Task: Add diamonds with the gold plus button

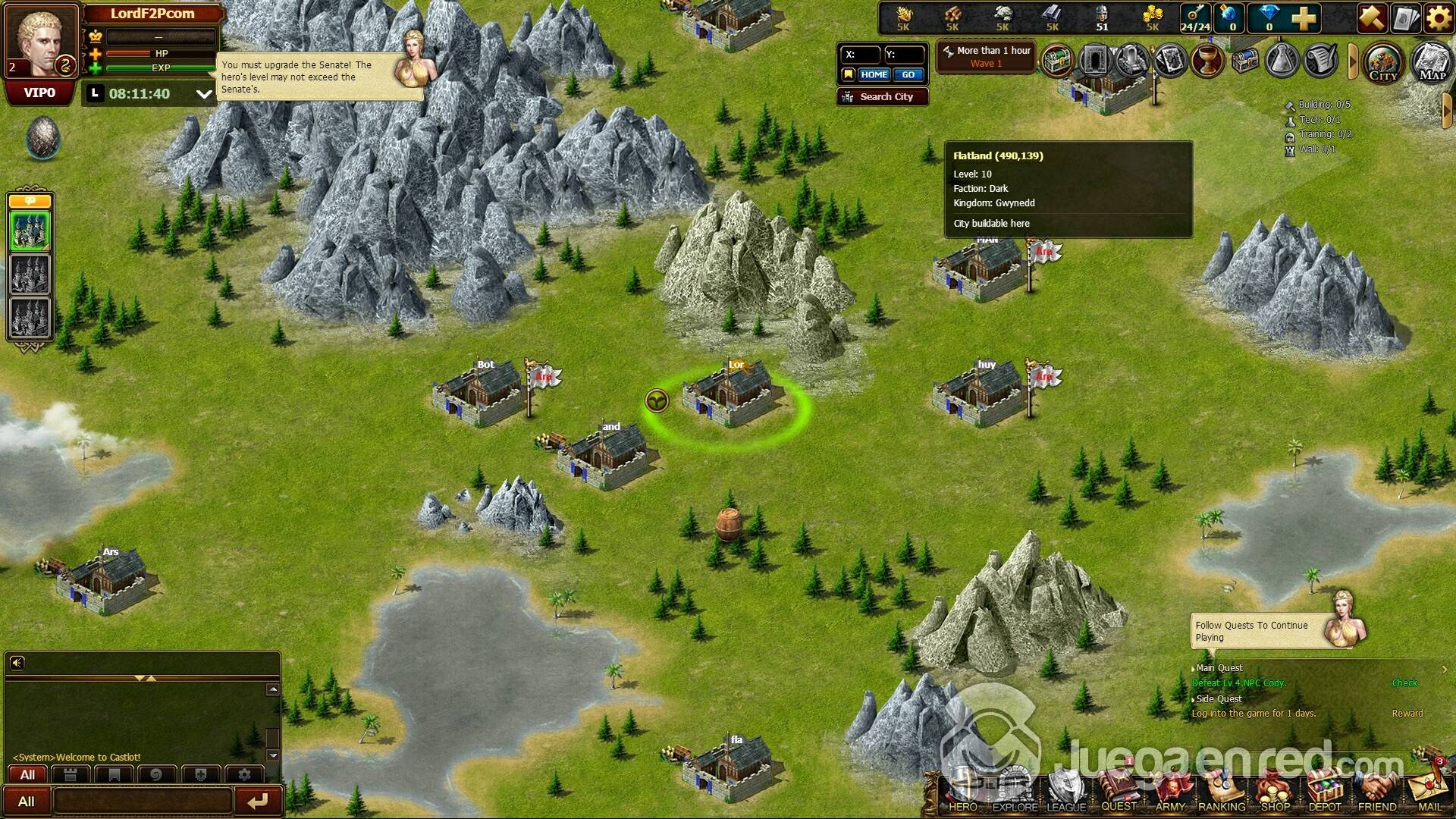Action: point(1304,17)
